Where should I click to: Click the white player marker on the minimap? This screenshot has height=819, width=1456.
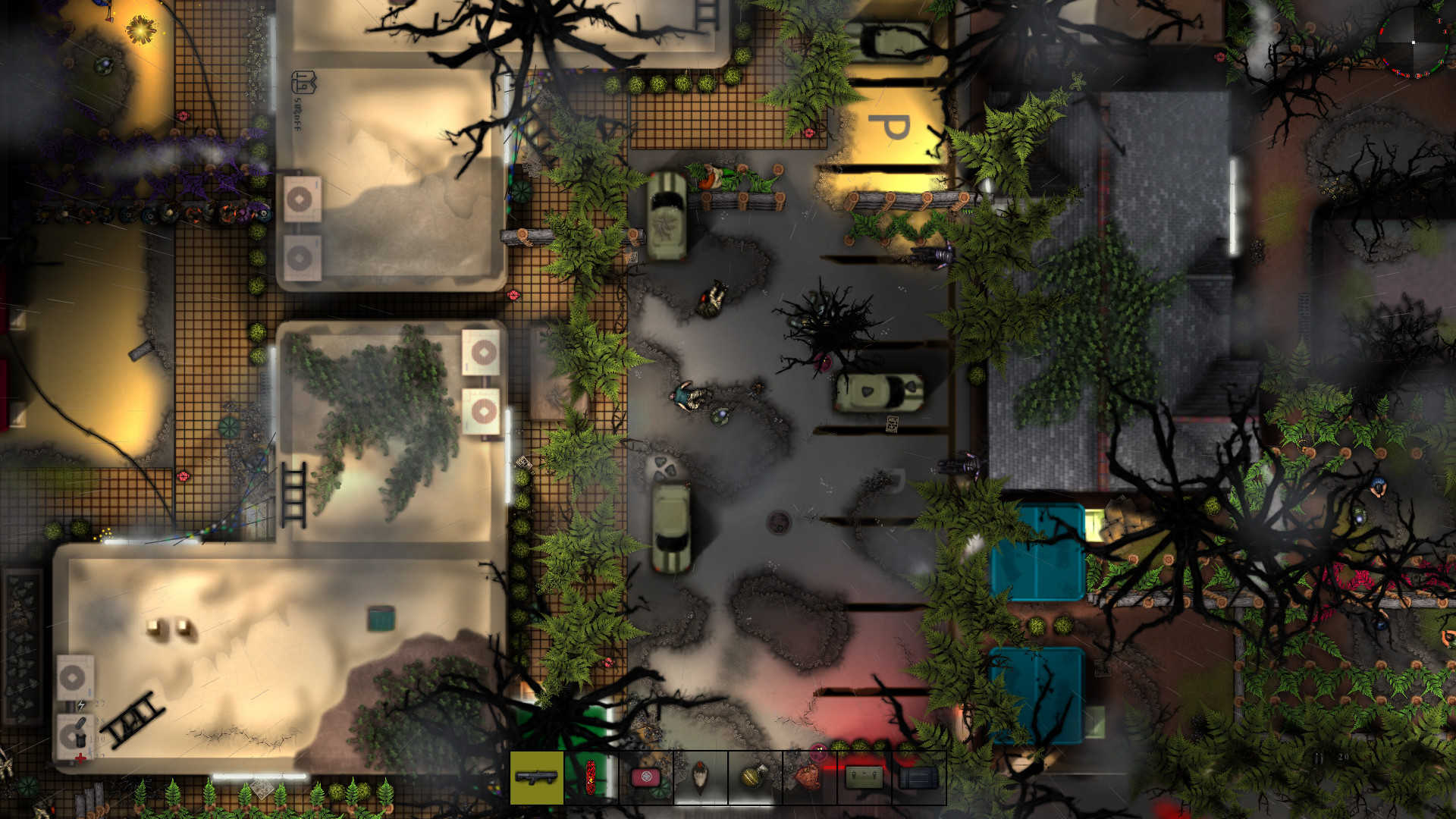pyautogui.click(x=1414, y=42)
